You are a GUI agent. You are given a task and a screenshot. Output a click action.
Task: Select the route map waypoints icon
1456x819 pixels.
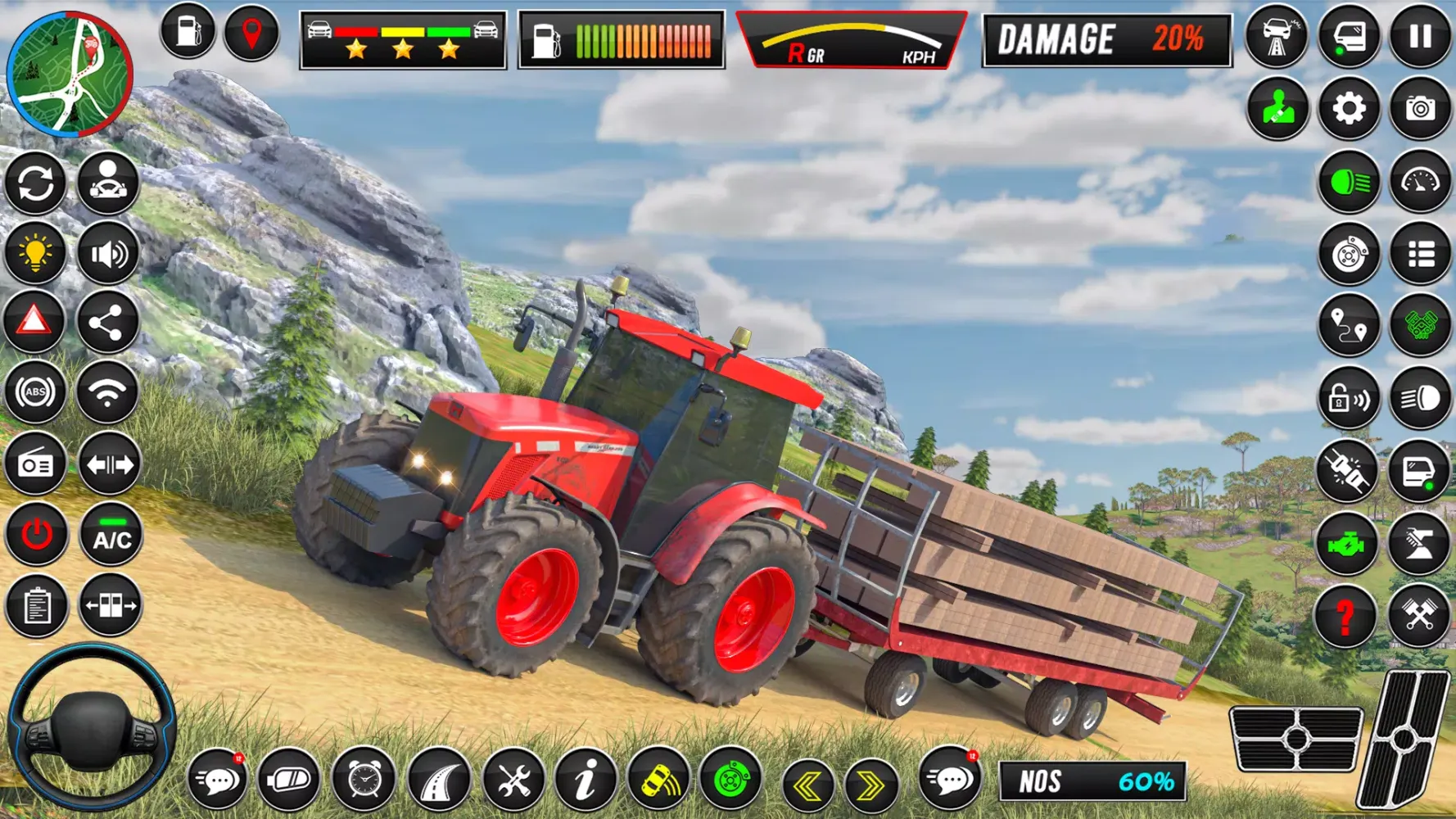(1350, 323)
